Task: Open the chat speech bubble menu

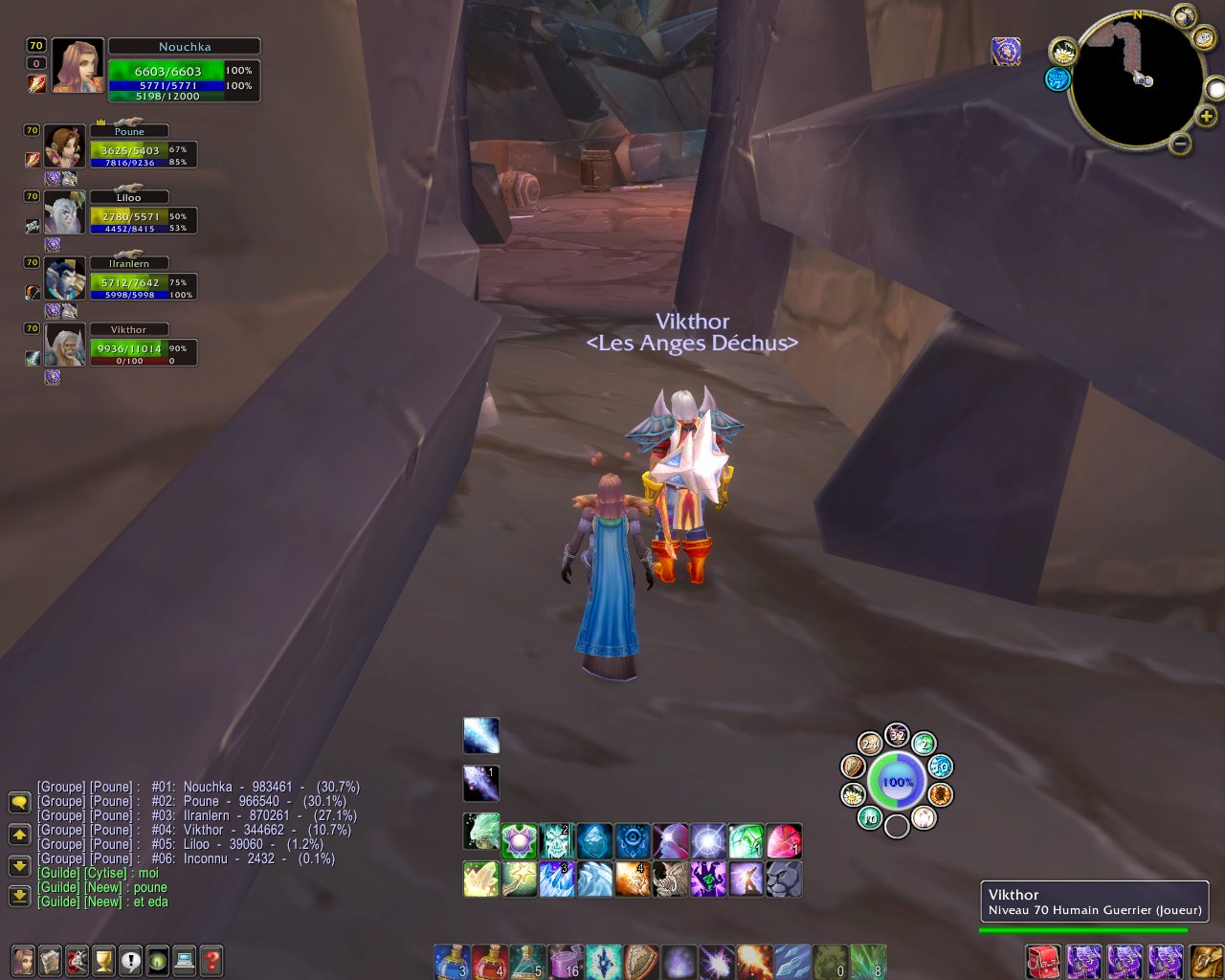Action: (x=19, y=802)
